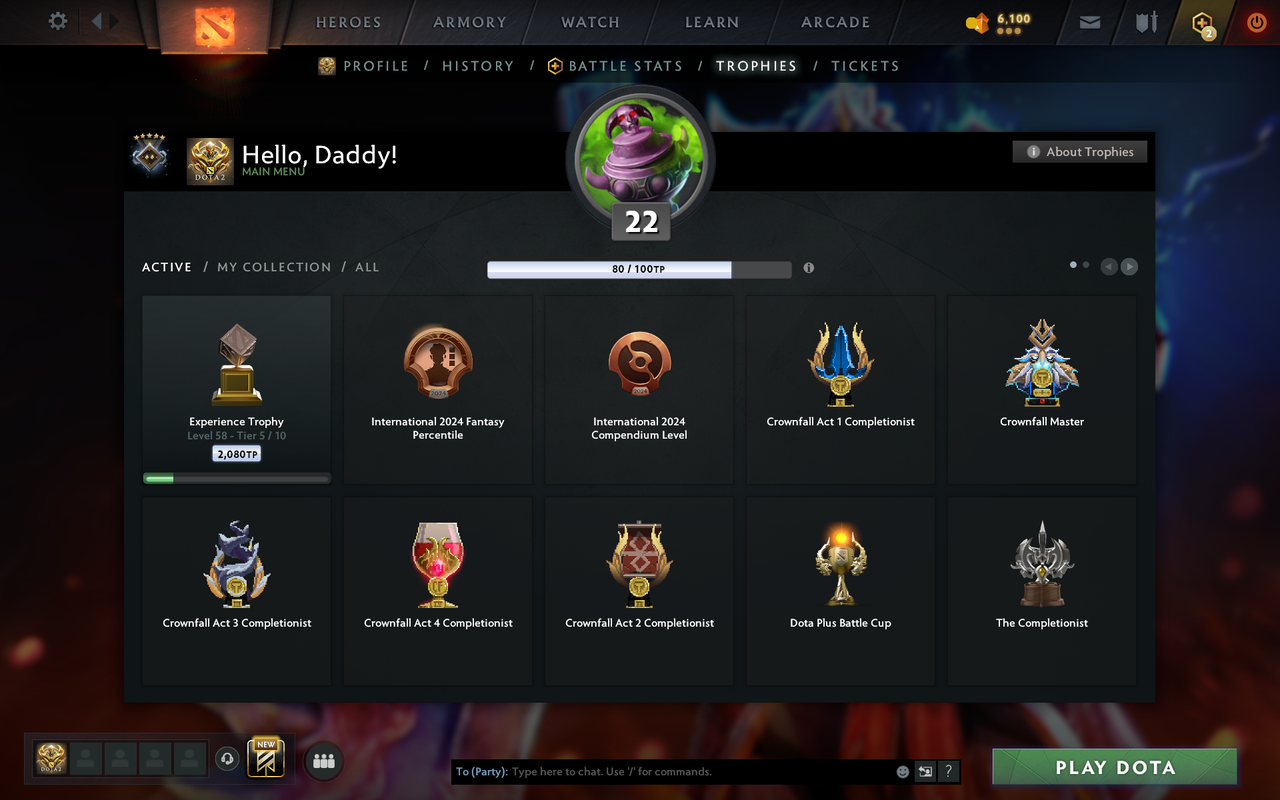Image resolution: width=1280 pixels, height=800 pixels.
Task: Switch to the HISTORY tab
Action: 478,65
